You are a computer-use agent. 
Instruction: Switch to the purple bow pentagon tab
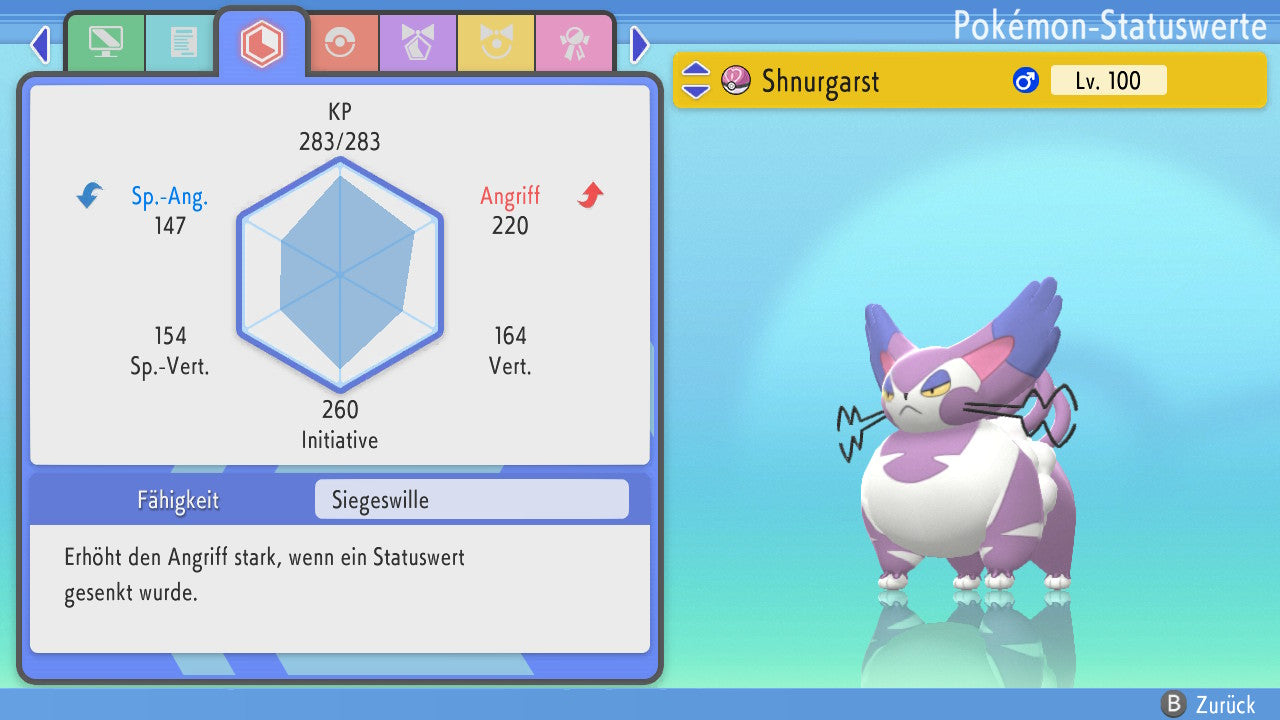pyautogui.click(x=418, y=43)
